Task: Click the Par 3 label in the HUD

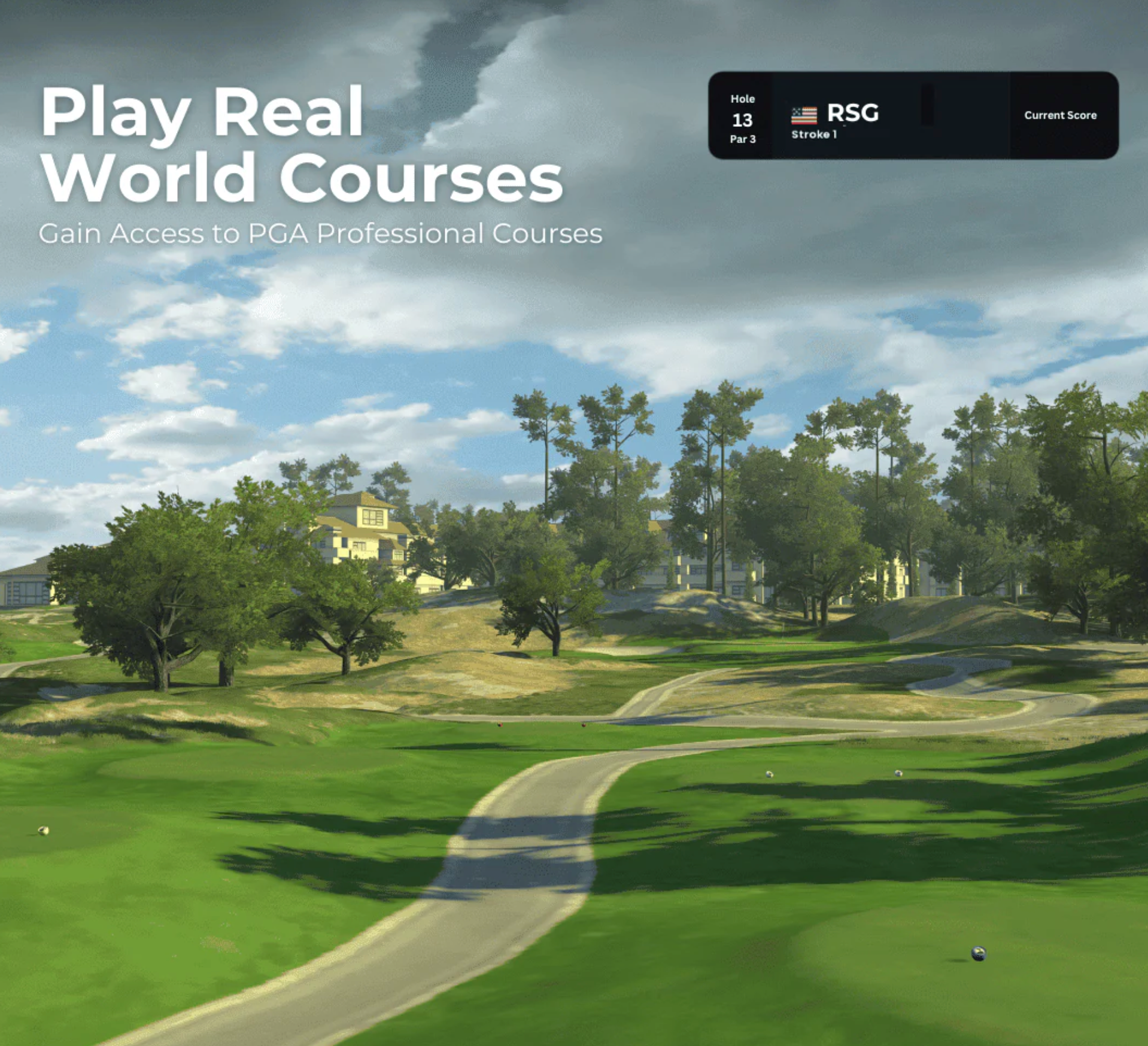Action: pos(743,139)
